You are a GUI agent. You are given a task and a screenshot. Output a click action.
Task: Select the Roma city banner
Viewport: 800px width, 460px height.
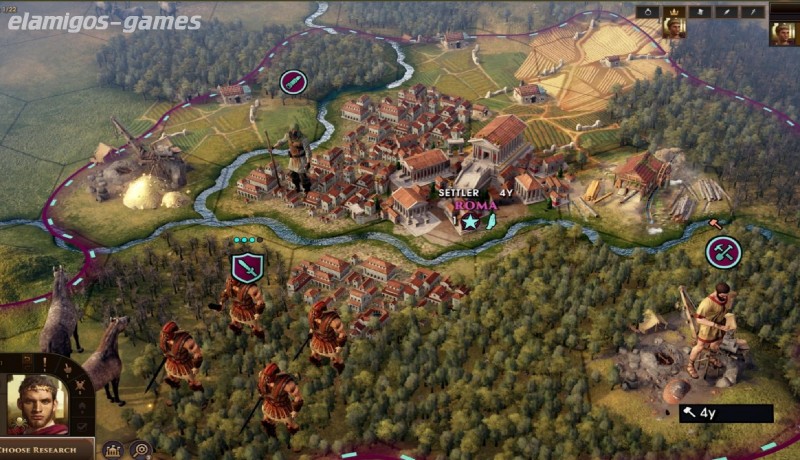pyautogui.click(x=469, y=205)
